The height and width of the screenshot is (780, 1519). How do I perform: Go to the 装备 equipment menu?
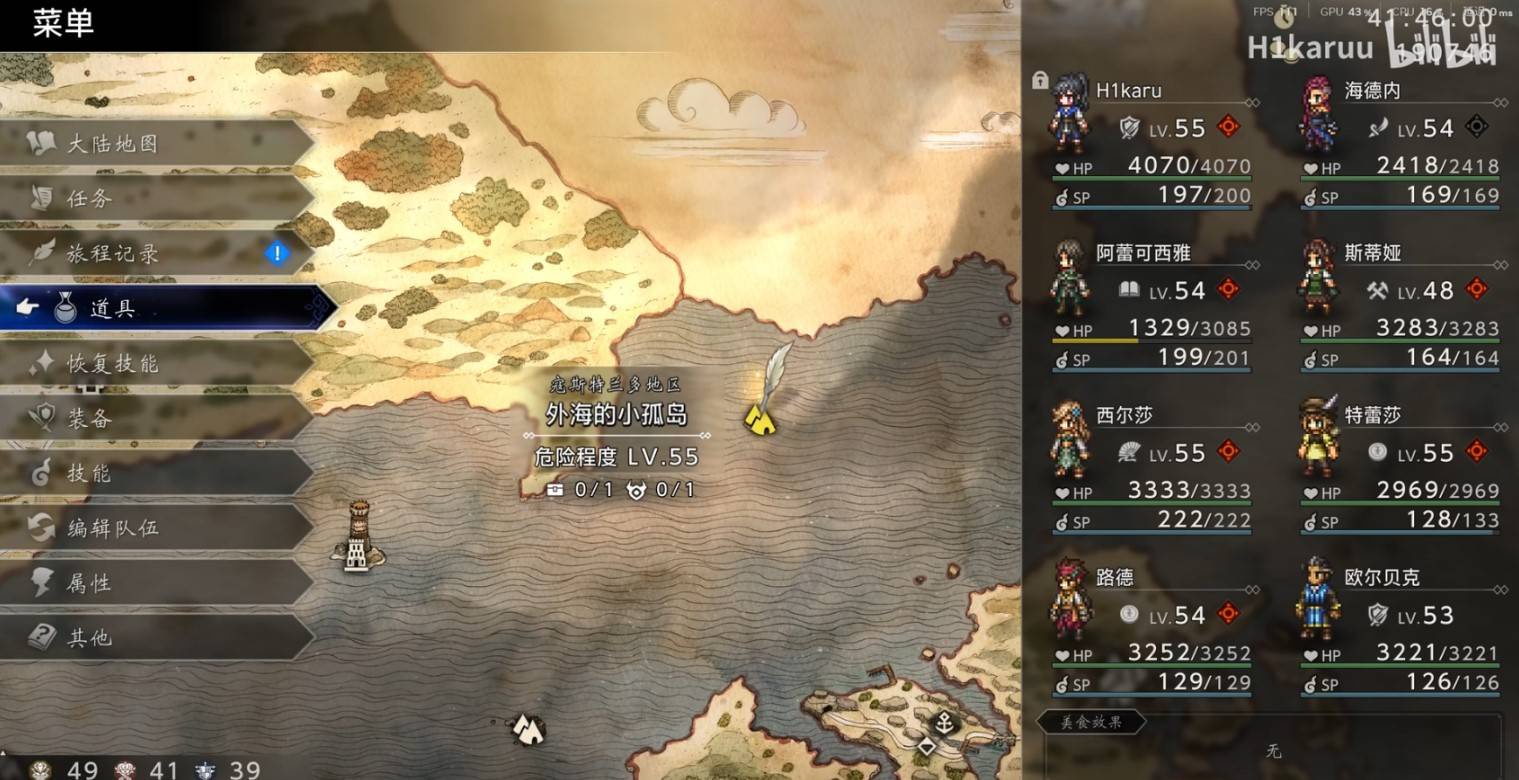coord(89,419)
